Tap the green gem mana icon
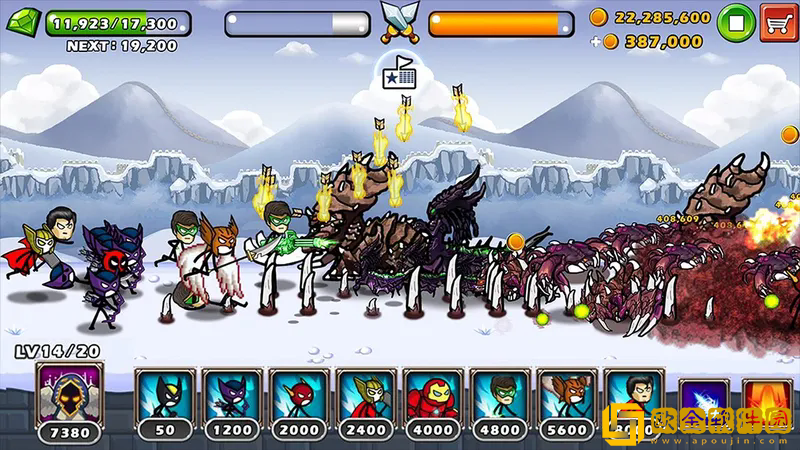800x450 pixels. pyautogui.click(x=25, y=22)
